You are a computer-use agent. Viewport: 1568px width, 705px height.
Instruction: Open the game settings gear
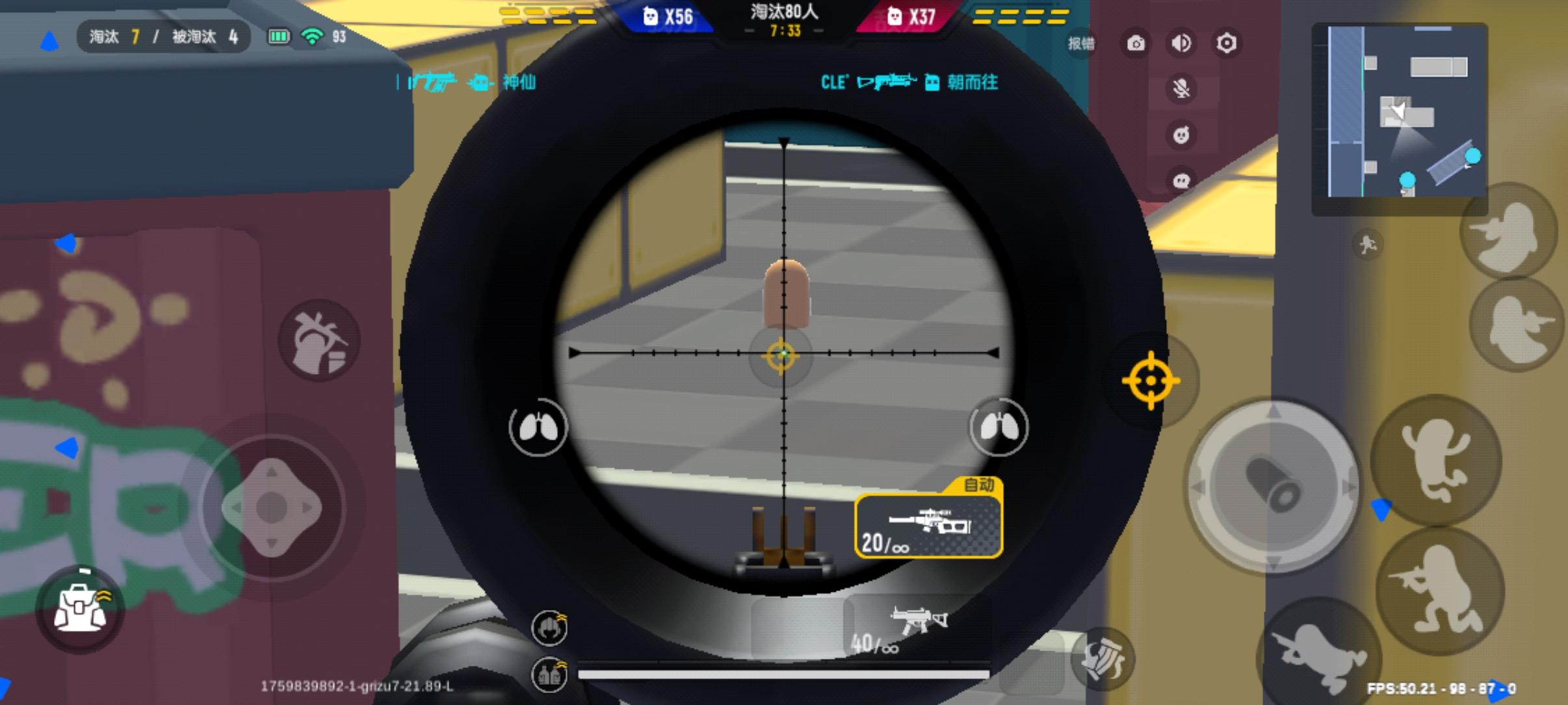coord(1228,42)
